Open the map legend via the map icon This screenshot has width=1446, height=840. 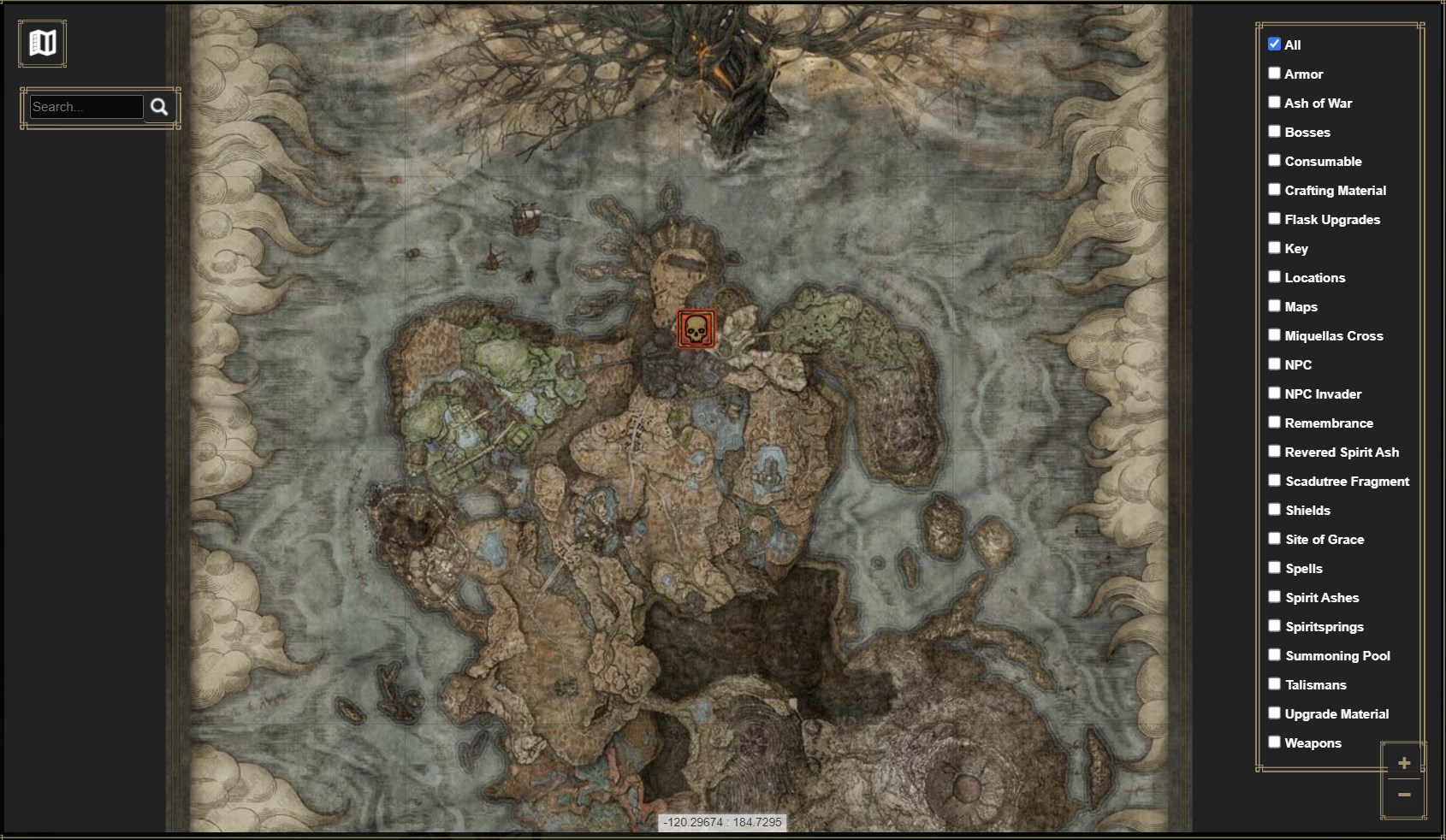coord(42,43)
